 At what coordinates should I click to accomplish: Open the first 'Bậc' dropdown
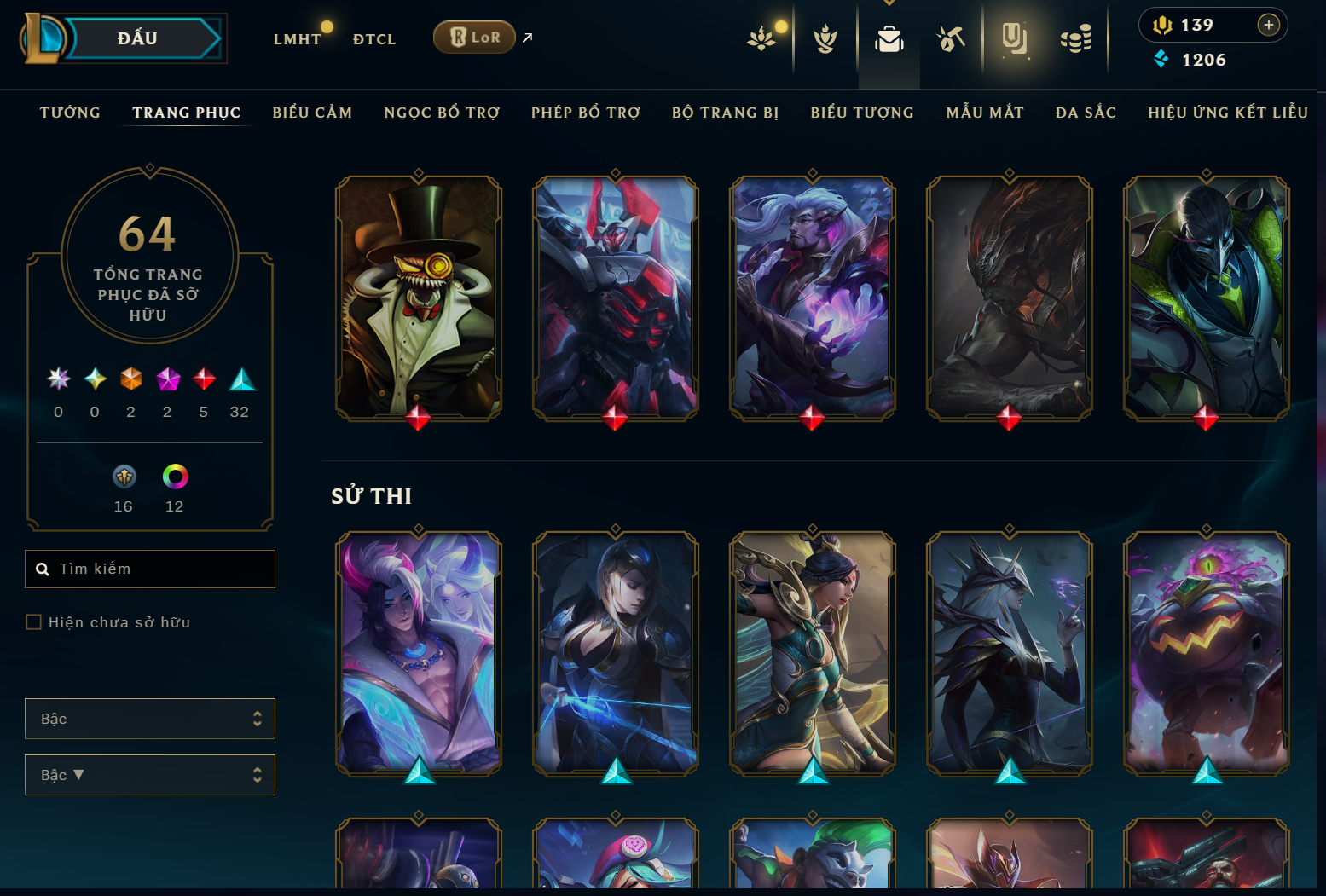coord(150,719)
